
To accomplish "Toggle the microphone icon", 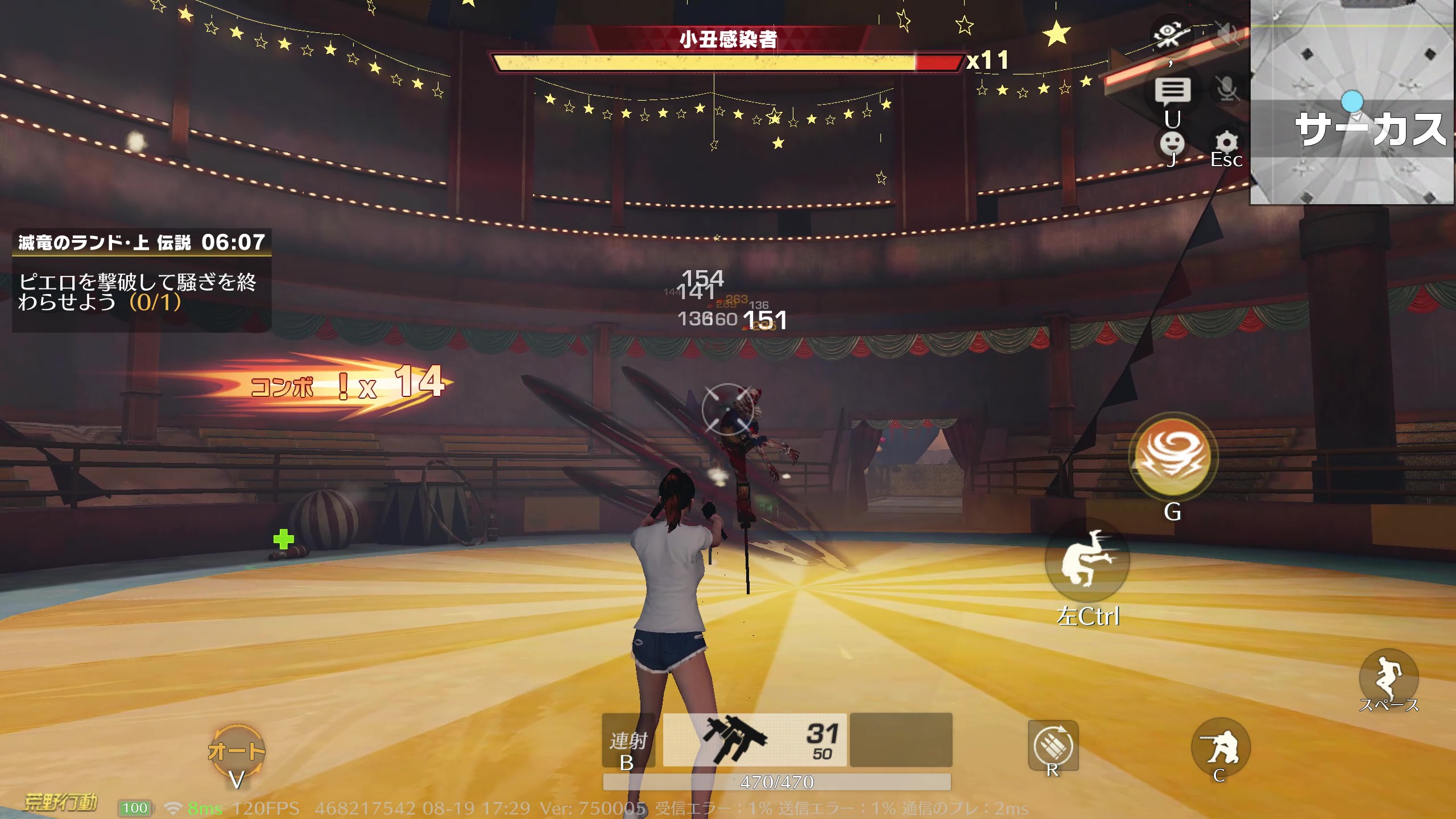I will [x=1227, y=89].
